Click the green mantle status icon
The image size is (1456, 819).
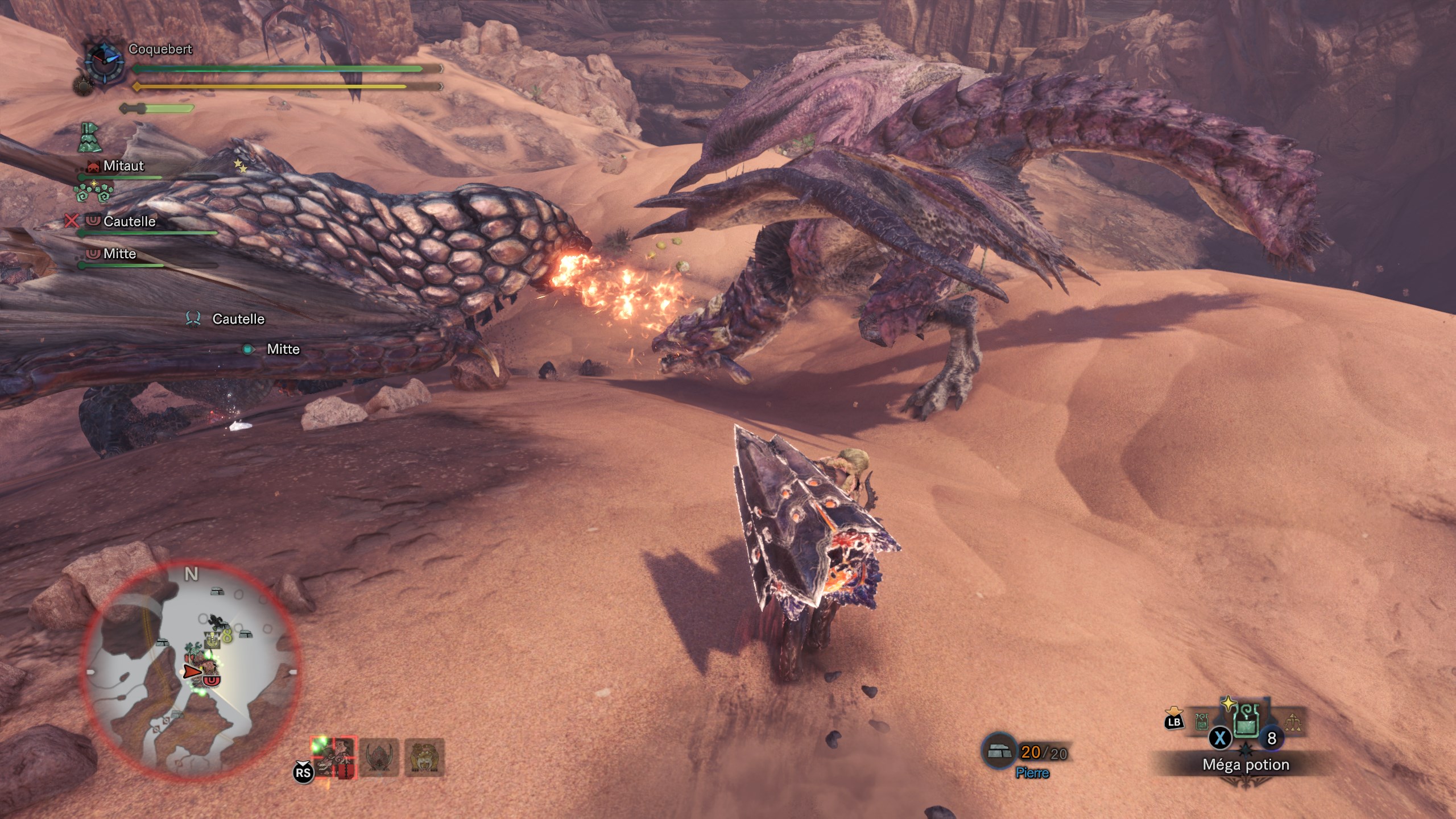89,138
